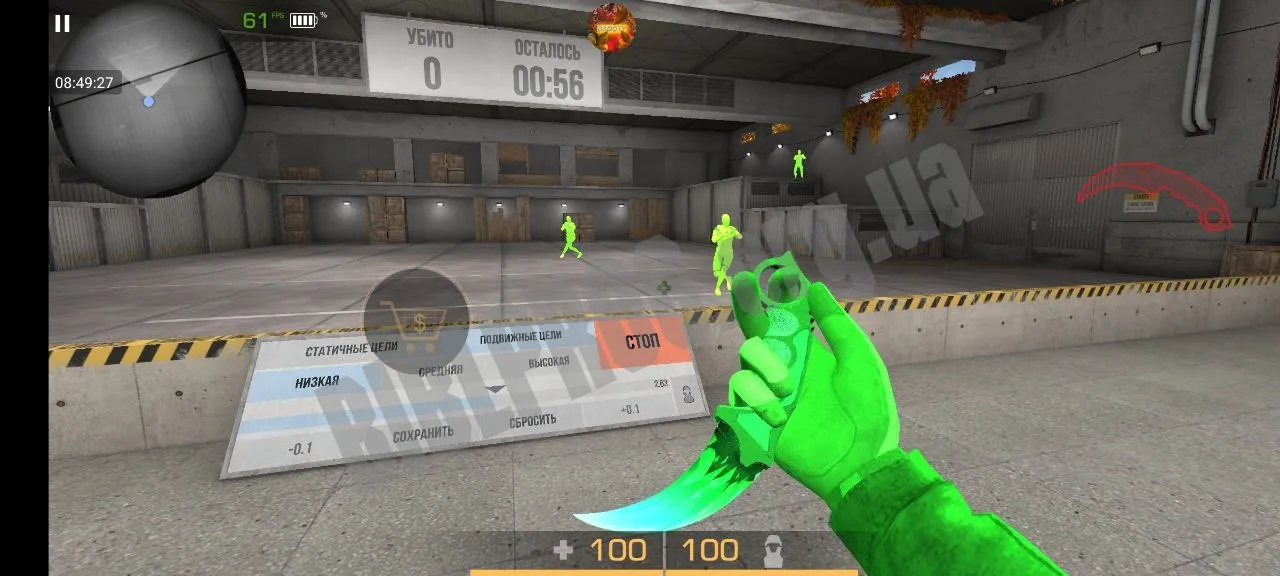
Task: Decrease the value with -0.1
Action: click(x=299, y=447)
